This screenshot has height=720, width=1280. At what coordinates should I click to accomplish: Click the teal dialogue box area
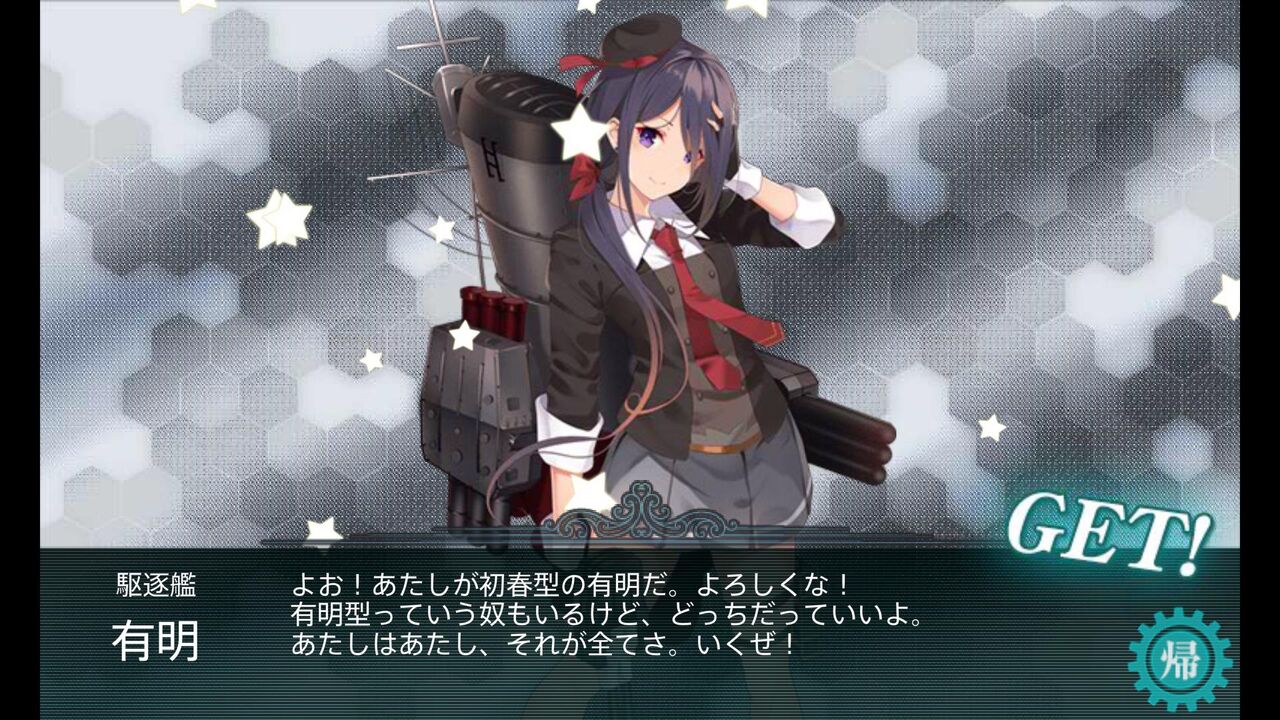(640, 630)
